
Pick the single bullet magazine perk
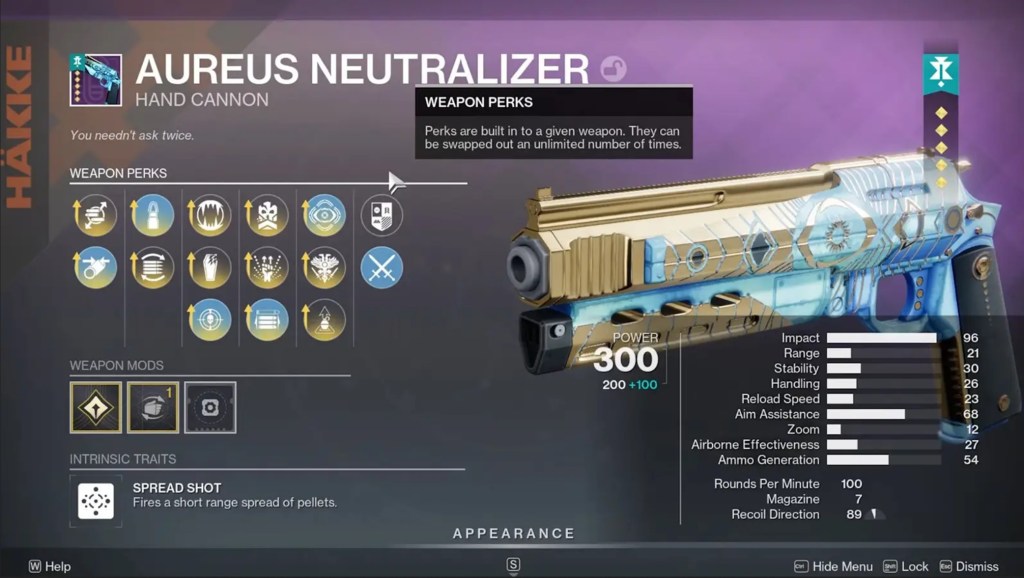click(153, 215)
